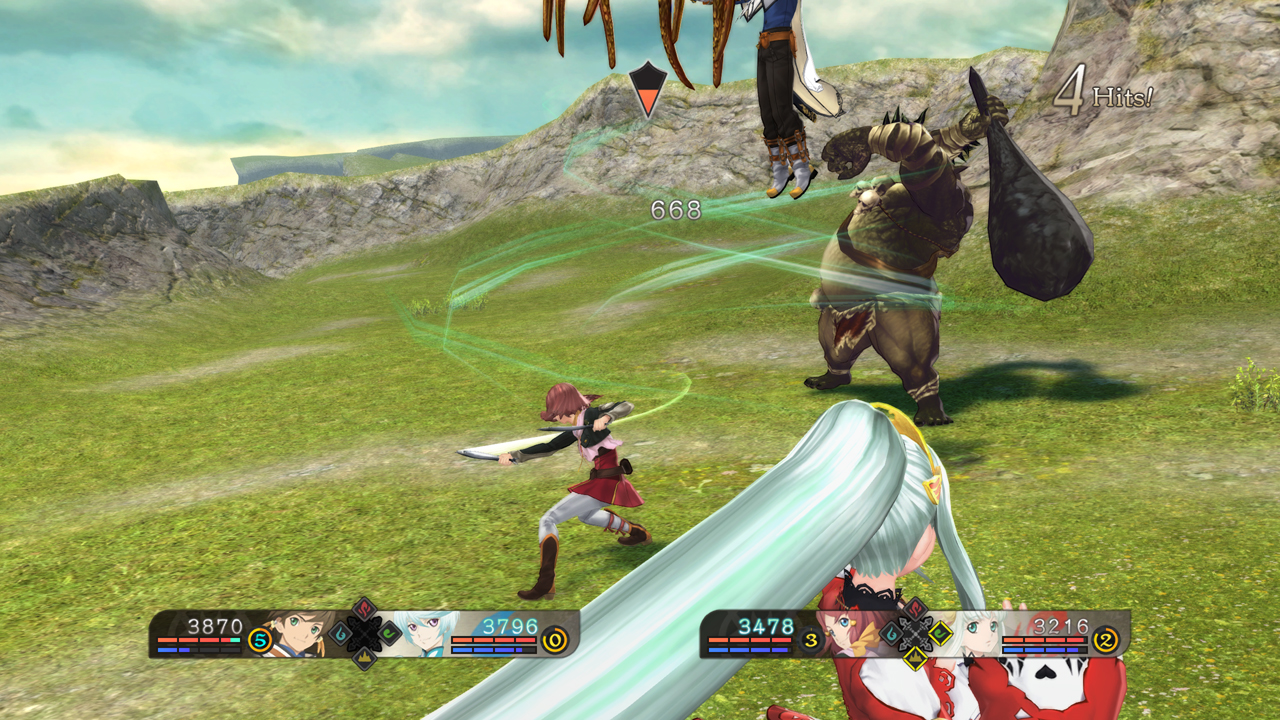This screenshot has width=1280, height=720.
Task: Switch to the highlighted earth seraph icon below Rose's cross
Action: pos(915,657)
